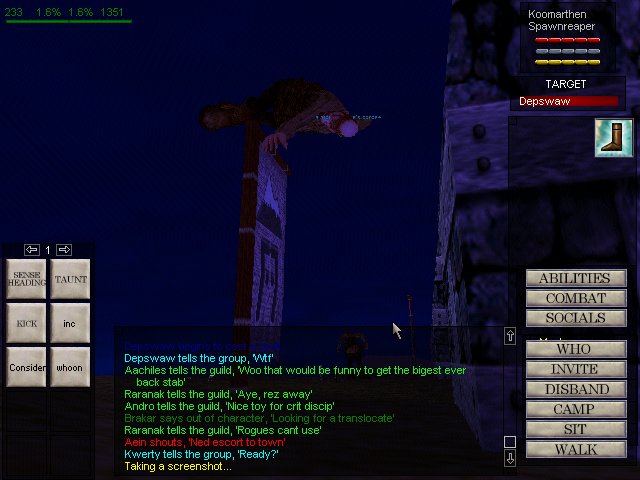Leave the group using Disband

point(576,389)
